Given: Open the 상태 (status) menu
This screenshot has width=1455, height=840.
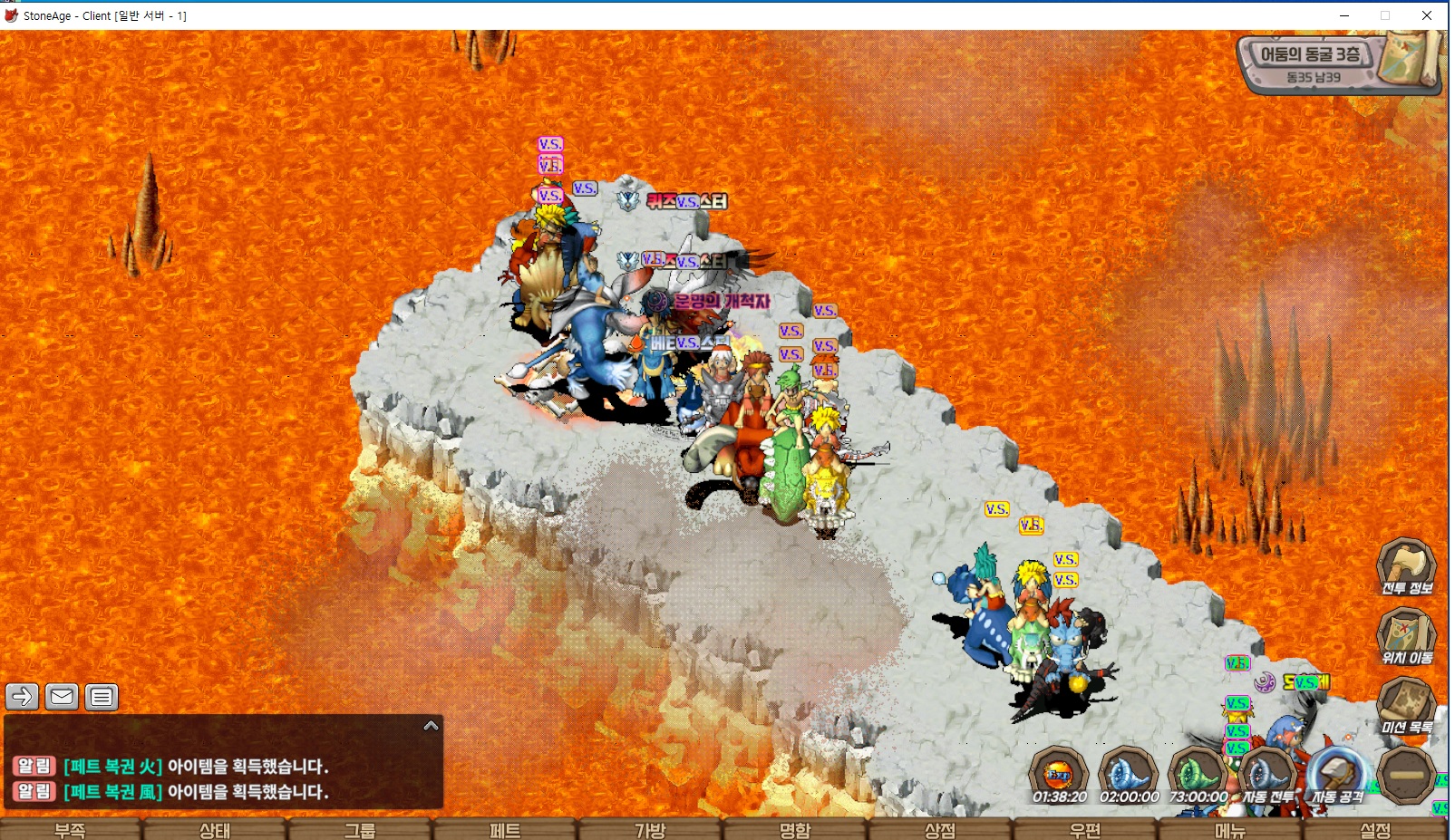Looking at the screenshot, I should click(215, 829).
